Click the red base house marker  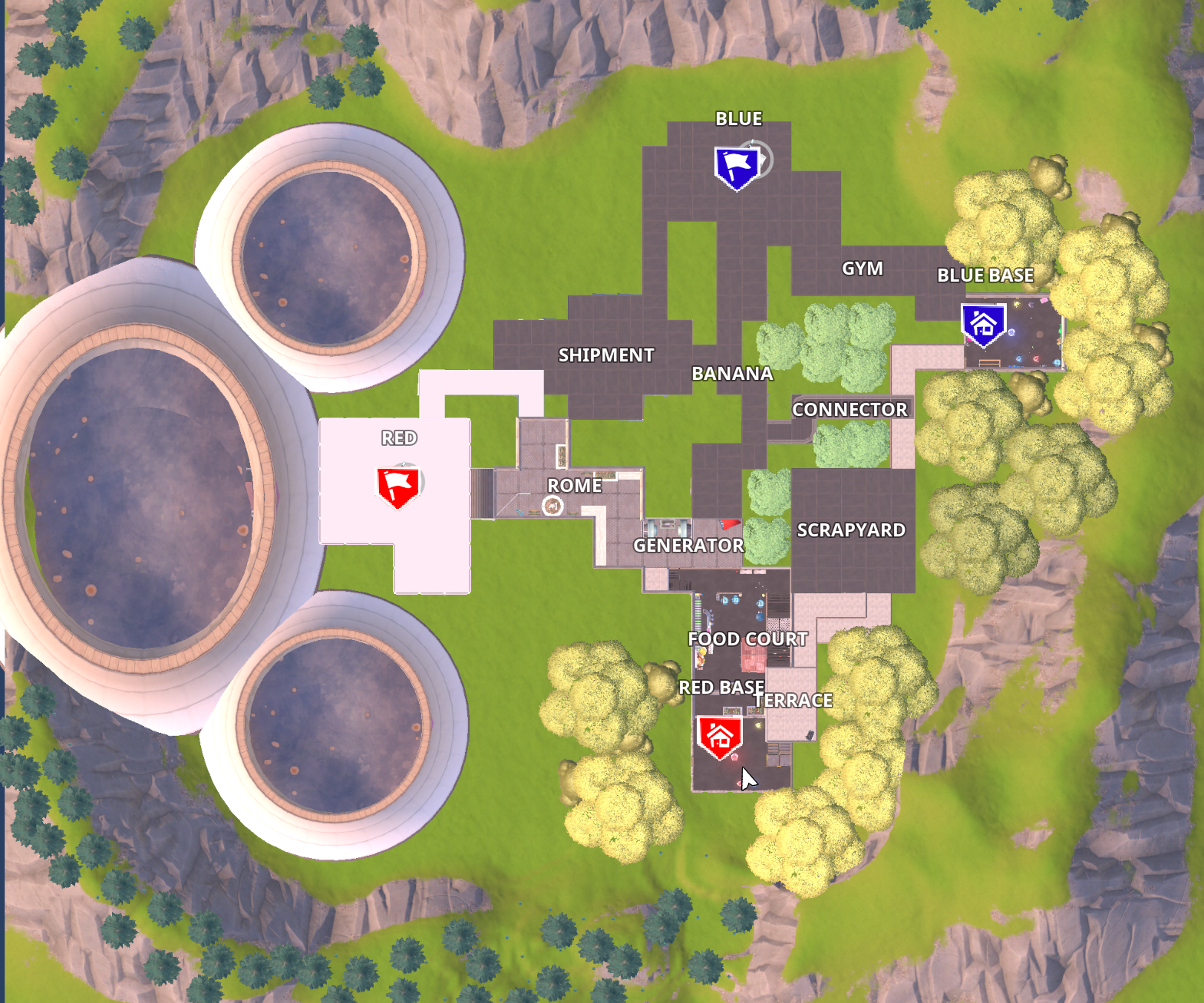(x=720, y=737)
